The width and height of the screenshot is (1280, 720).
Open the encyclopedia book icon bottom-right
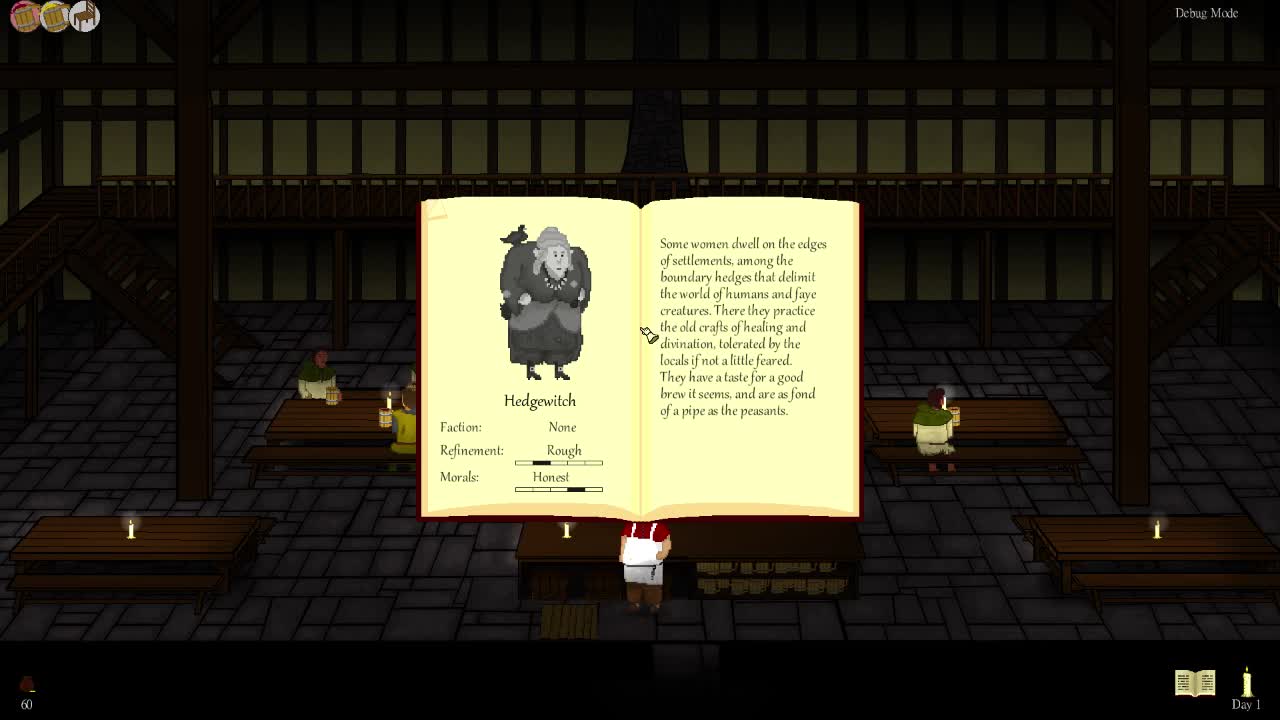point(1195,682)
